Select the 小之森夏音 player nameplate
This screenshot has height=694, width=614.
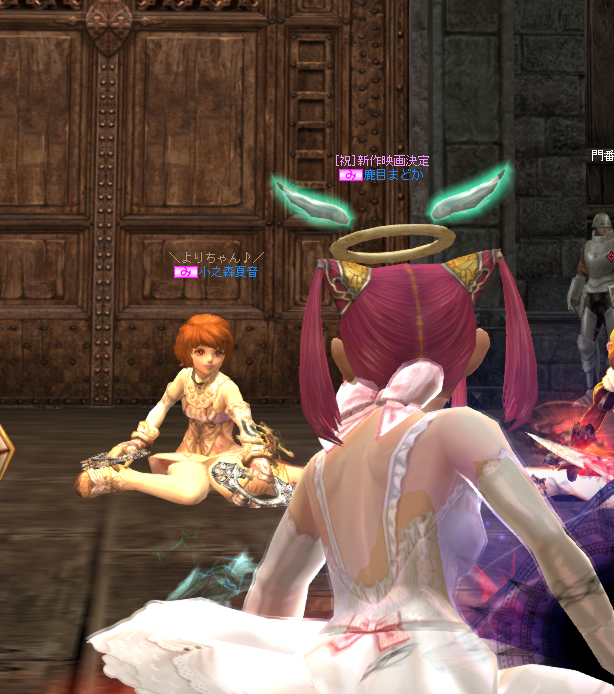click(227, 271)
